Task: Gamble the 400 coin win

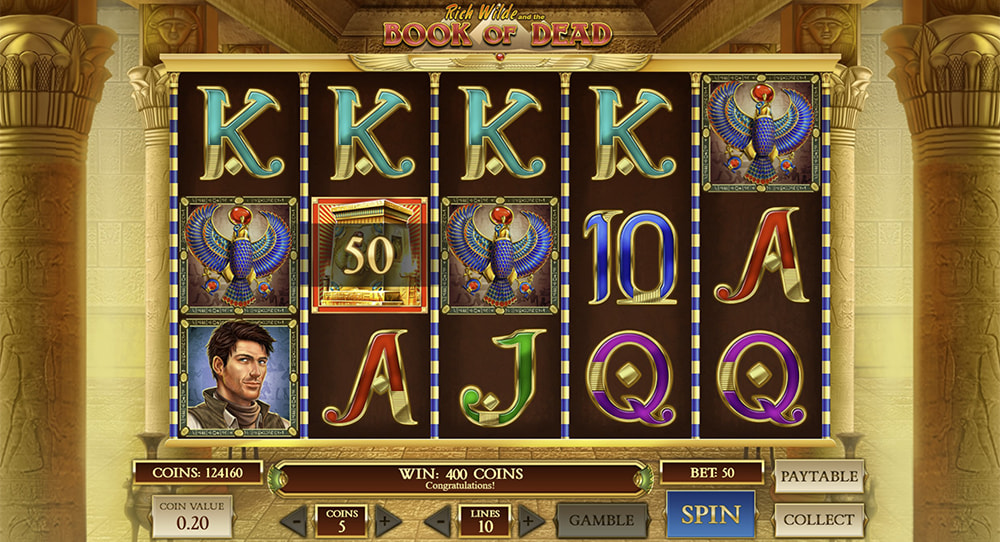Action: click(602, 520)
